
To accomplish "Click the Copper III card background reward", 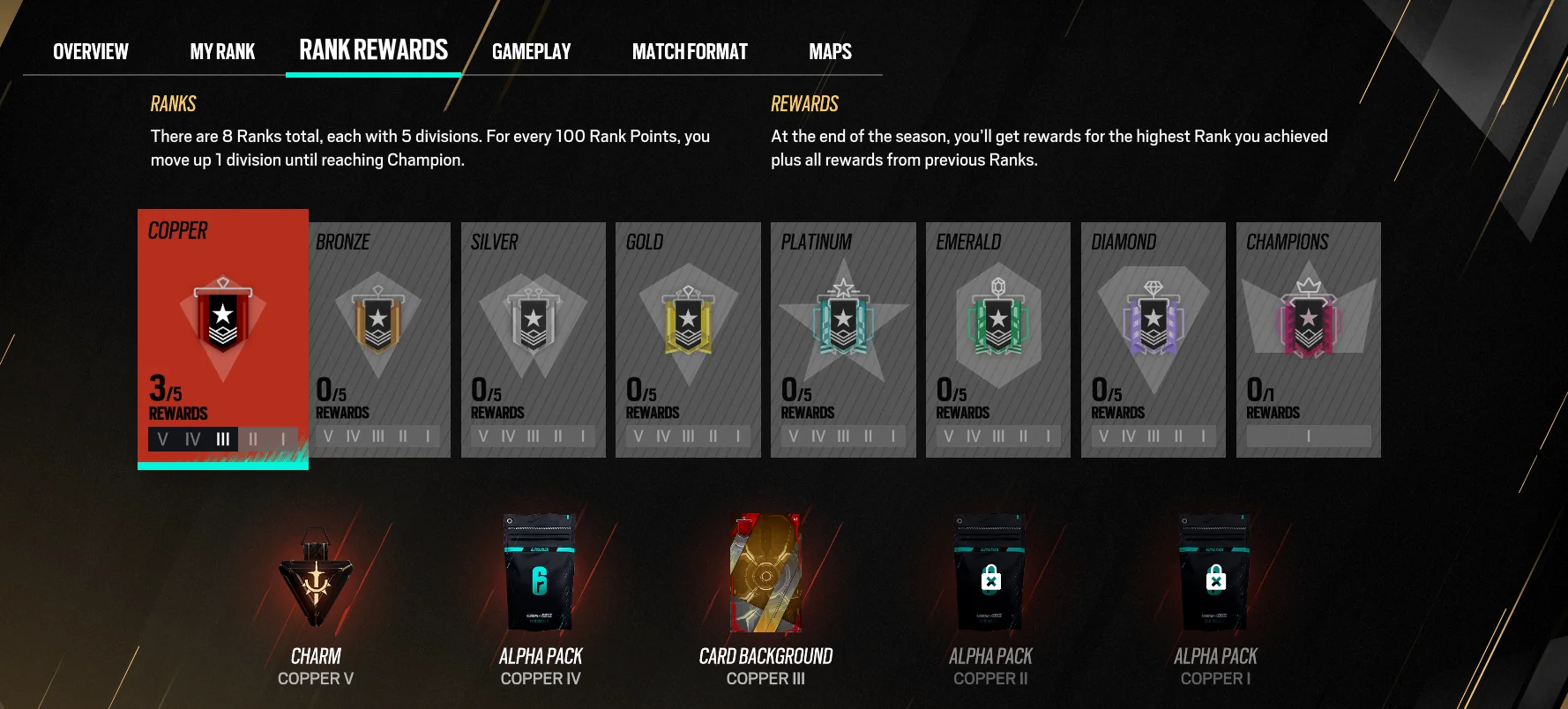I will (765, 573).
